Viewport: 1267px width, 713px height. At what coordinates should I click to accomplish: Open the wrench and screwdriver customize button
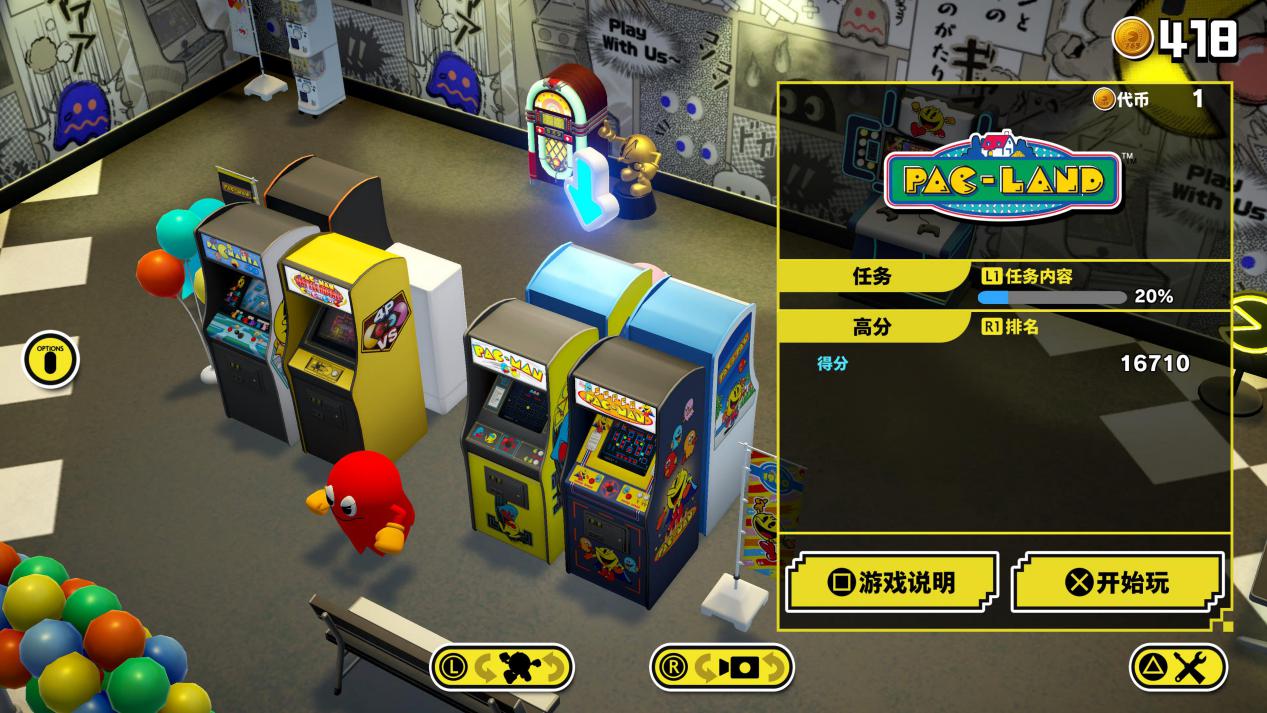point(1178,667)
